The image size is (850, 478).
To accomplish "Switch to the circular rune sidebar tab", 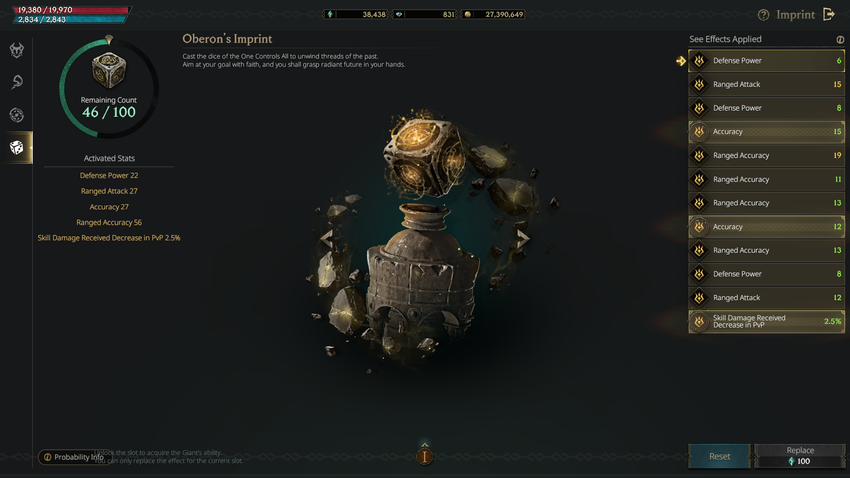I will coord(17,115).
